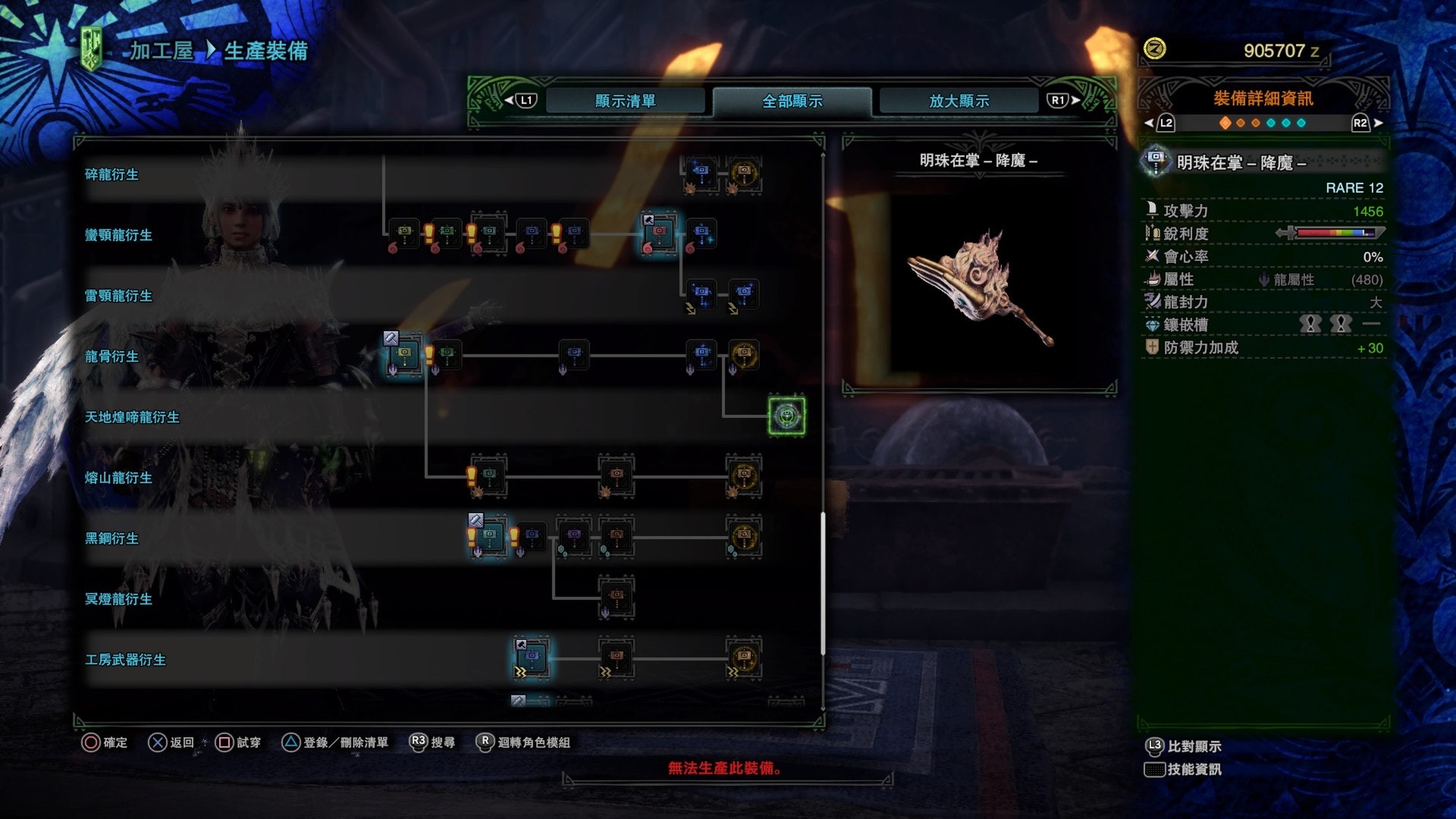Choose the 熔山龍衍生 tree row label
This screenshot has width=1456, height=819.
pyautogui.click(x=119, y=478)
